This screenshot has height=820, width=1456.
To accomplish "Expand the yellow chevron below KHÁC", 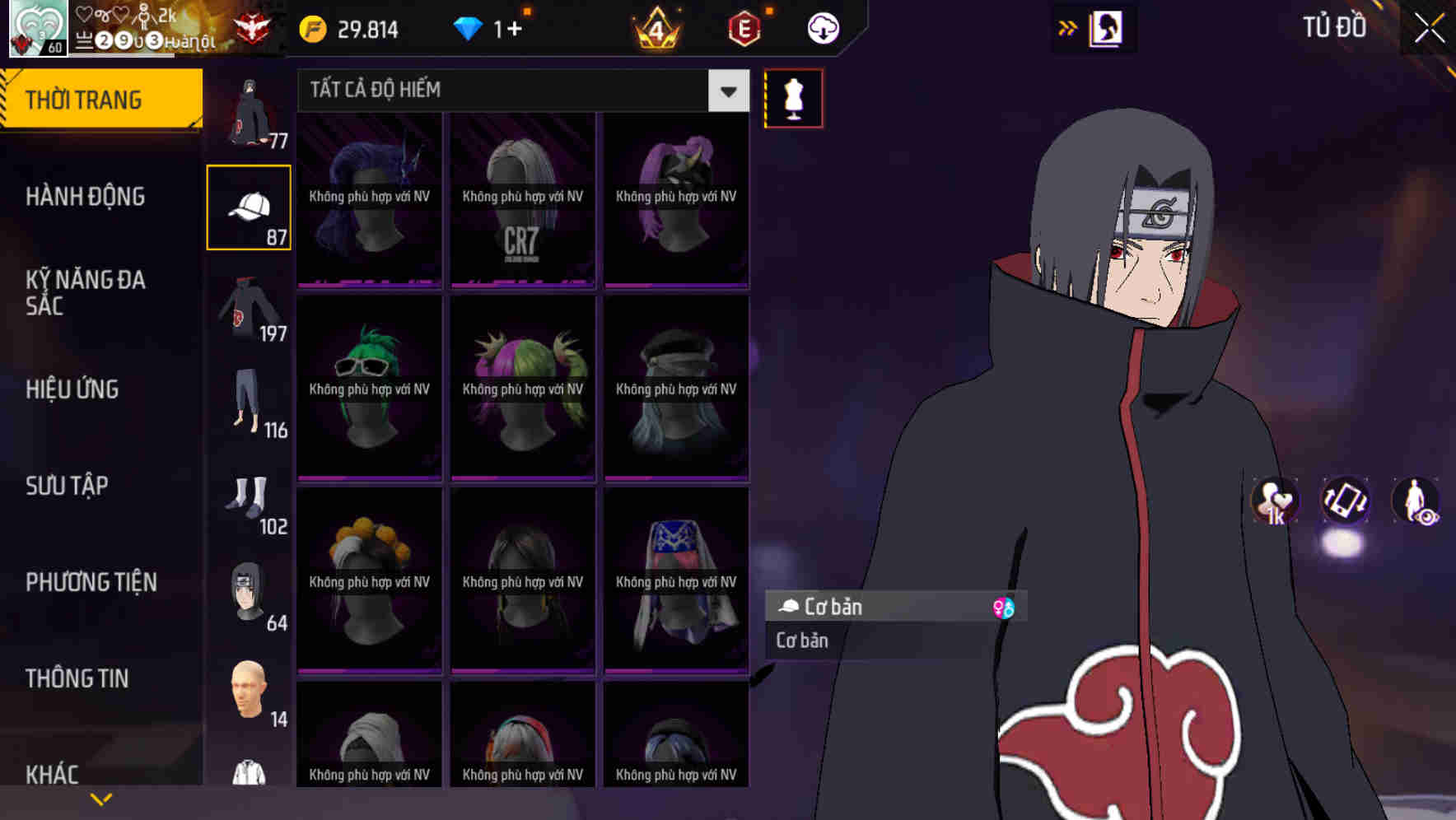I will click(x=102, y=799).
